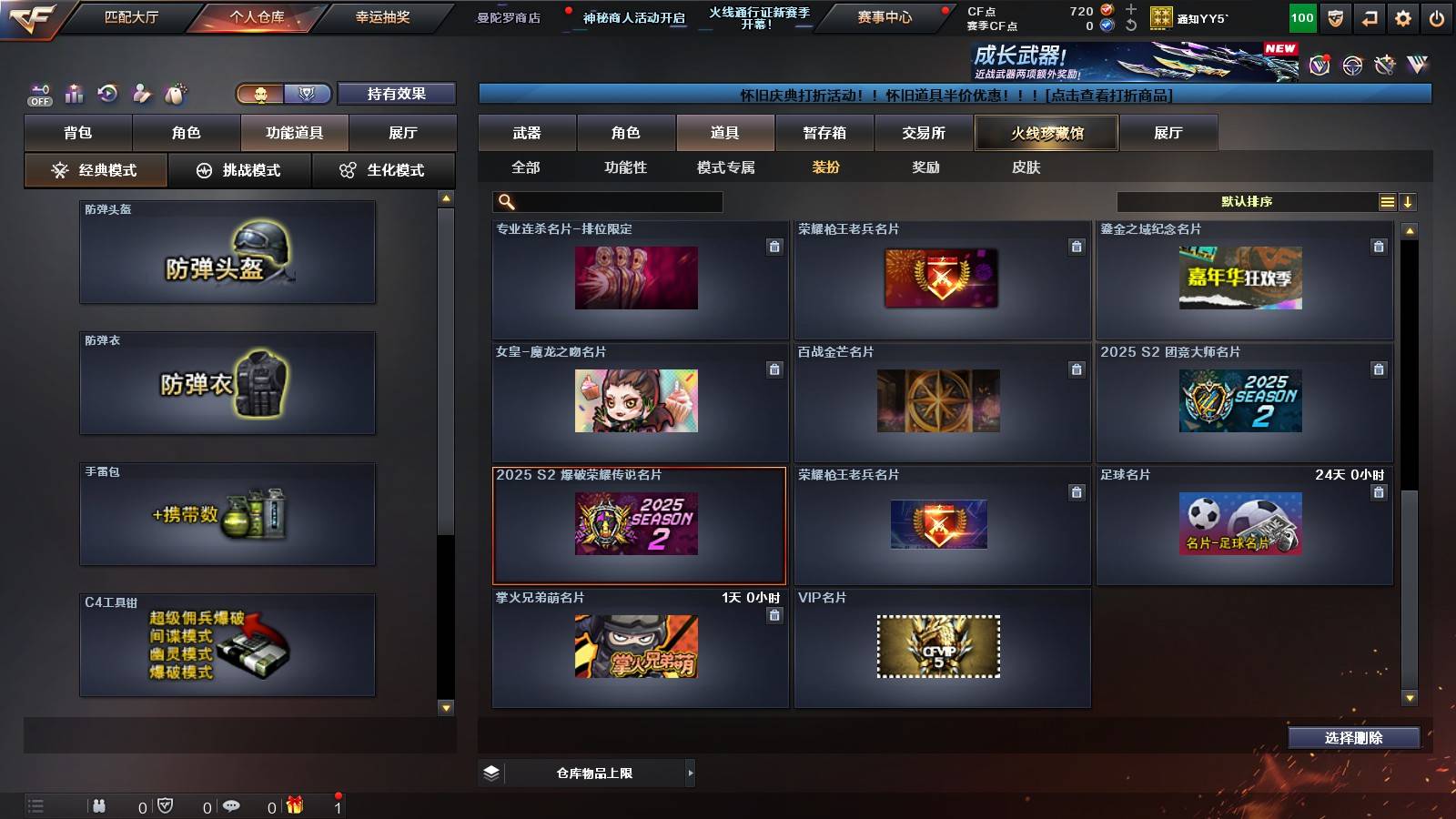Viewport: 1456px width, 819px height.
Task: Click the 持有效果 button
Action: coord(397,93)
